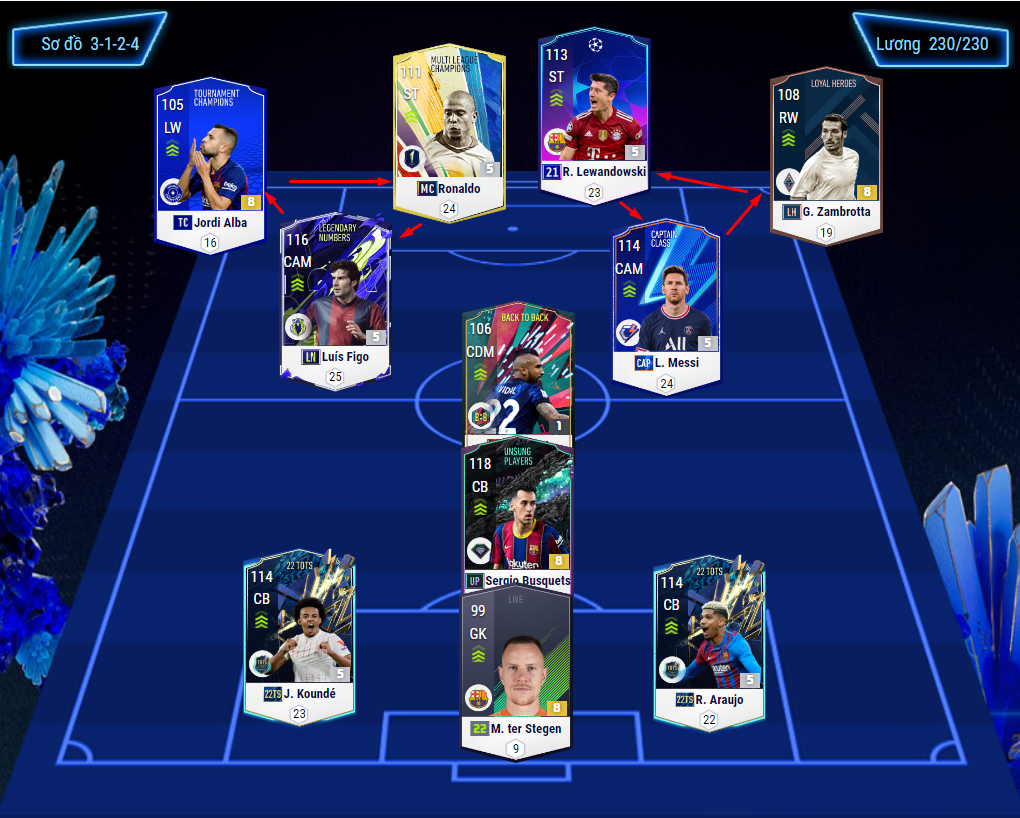
Task: Select goalkeeper M. ter Stegen's card
Action: tap(516, 665)
